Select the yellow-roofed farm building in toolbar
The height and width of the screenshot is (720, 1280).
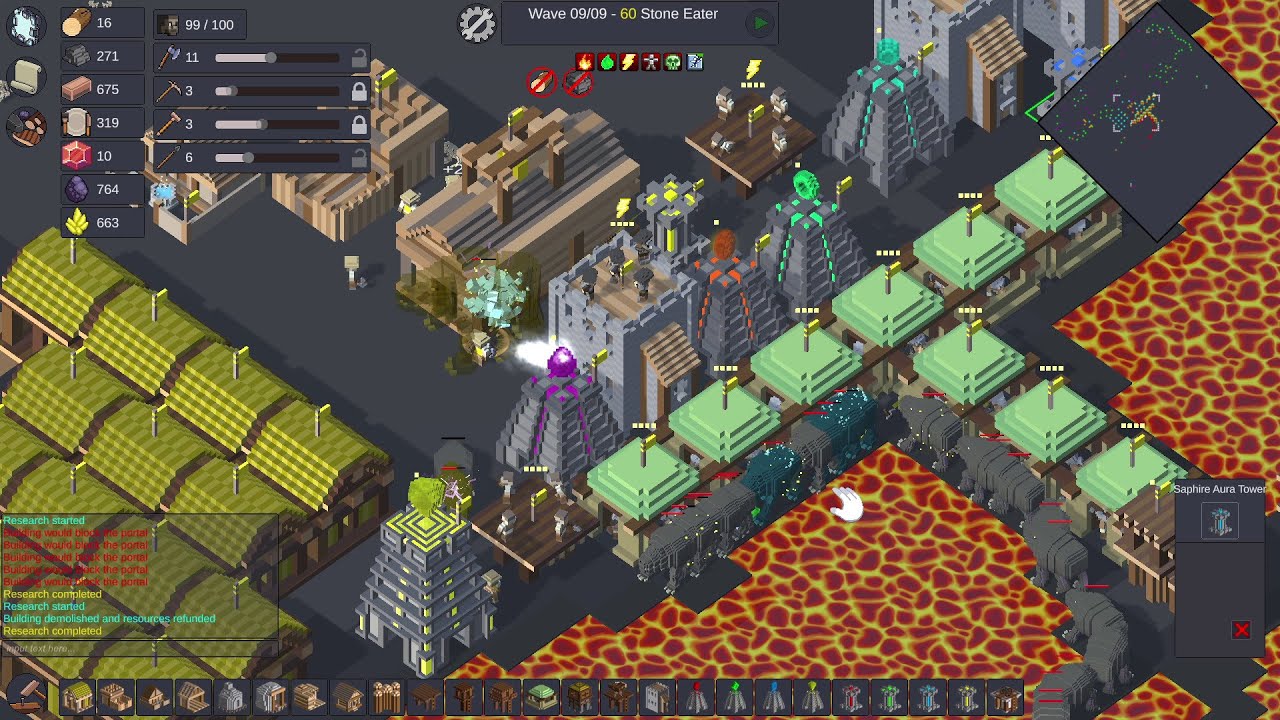pyautogui.click(x=77, y=697)
